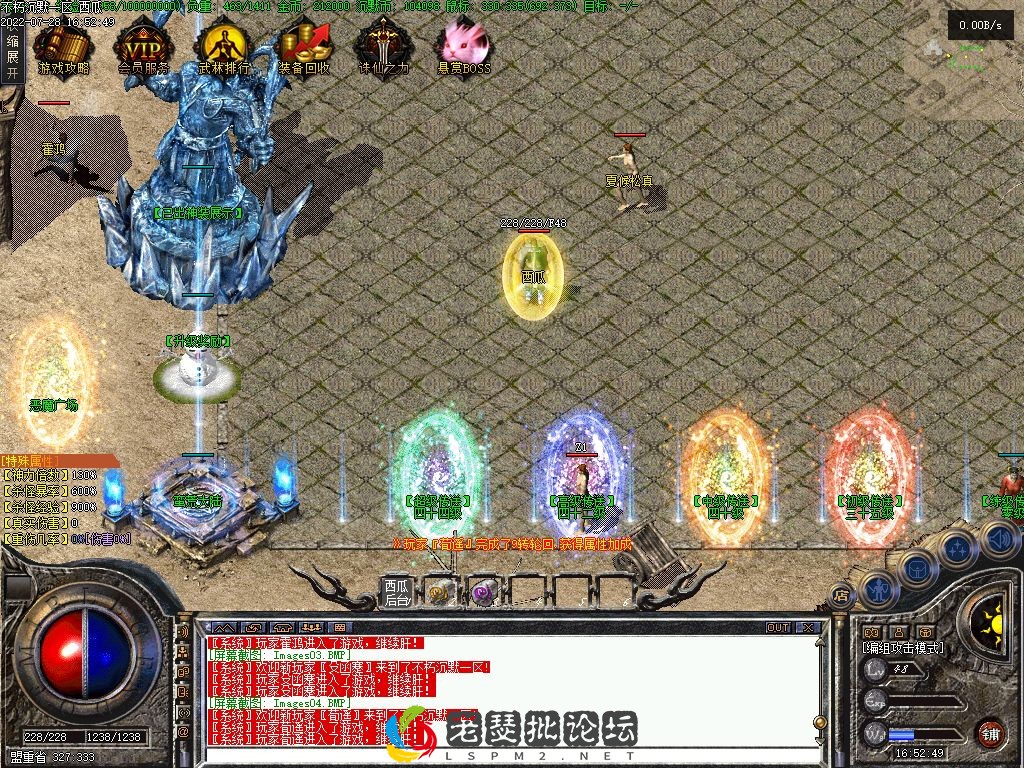1024x768 pixels.
Task: Open the skills sparkle round button
Action: click(x=957, y=547)
